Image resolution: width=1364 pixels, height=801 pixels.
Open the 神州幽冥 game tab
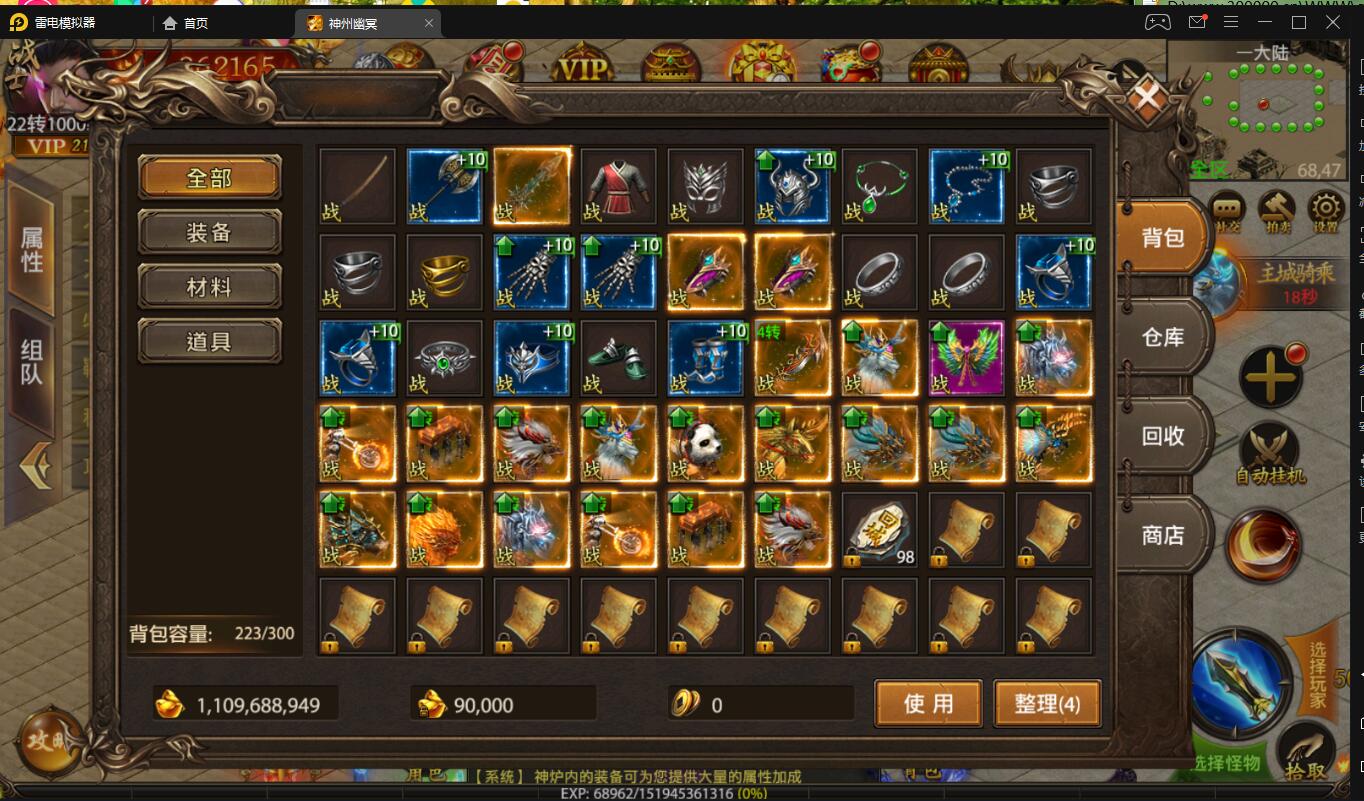352,21
